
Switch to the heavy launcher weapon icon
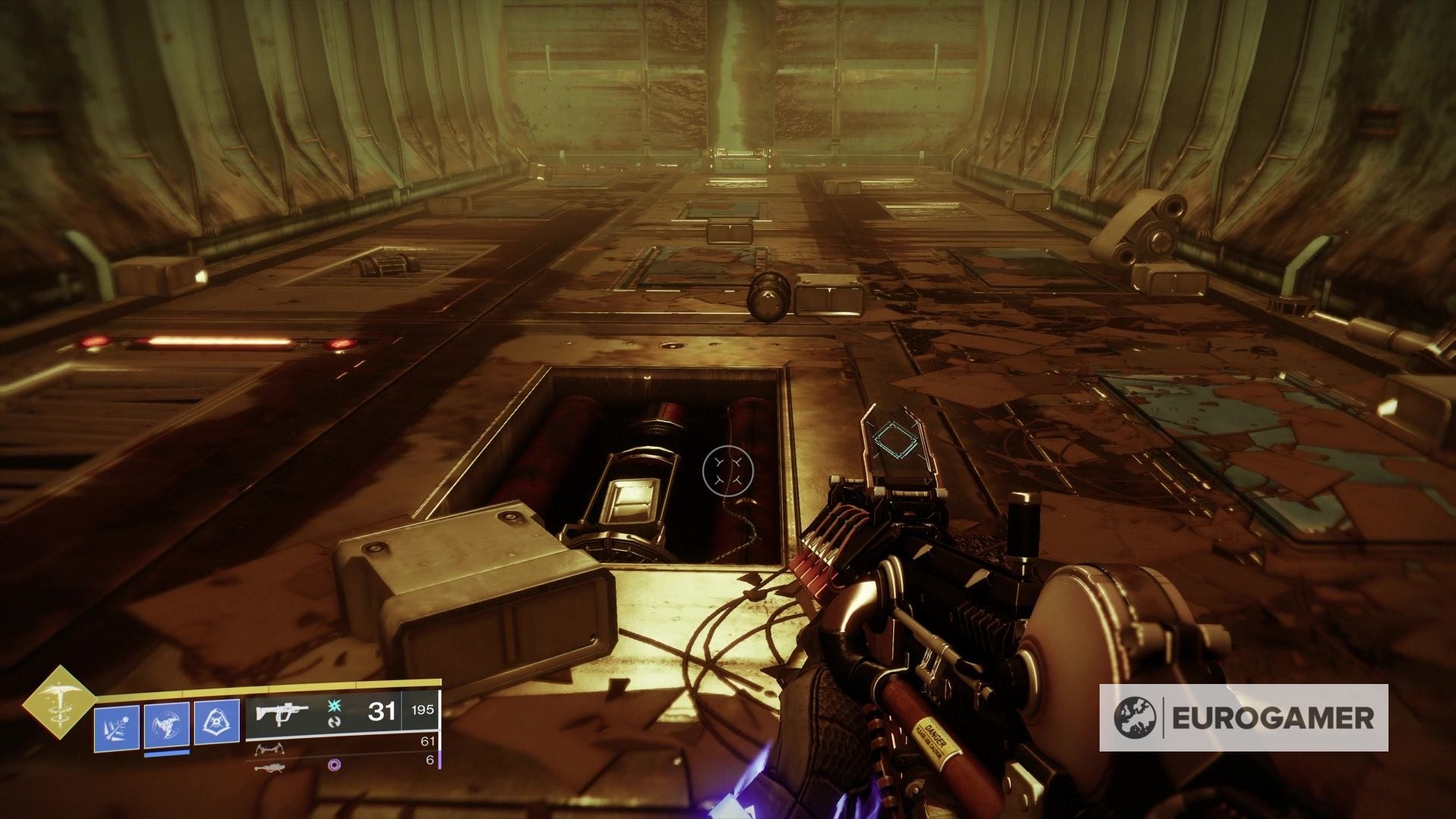pyautogui.click(x=271, y=767)
